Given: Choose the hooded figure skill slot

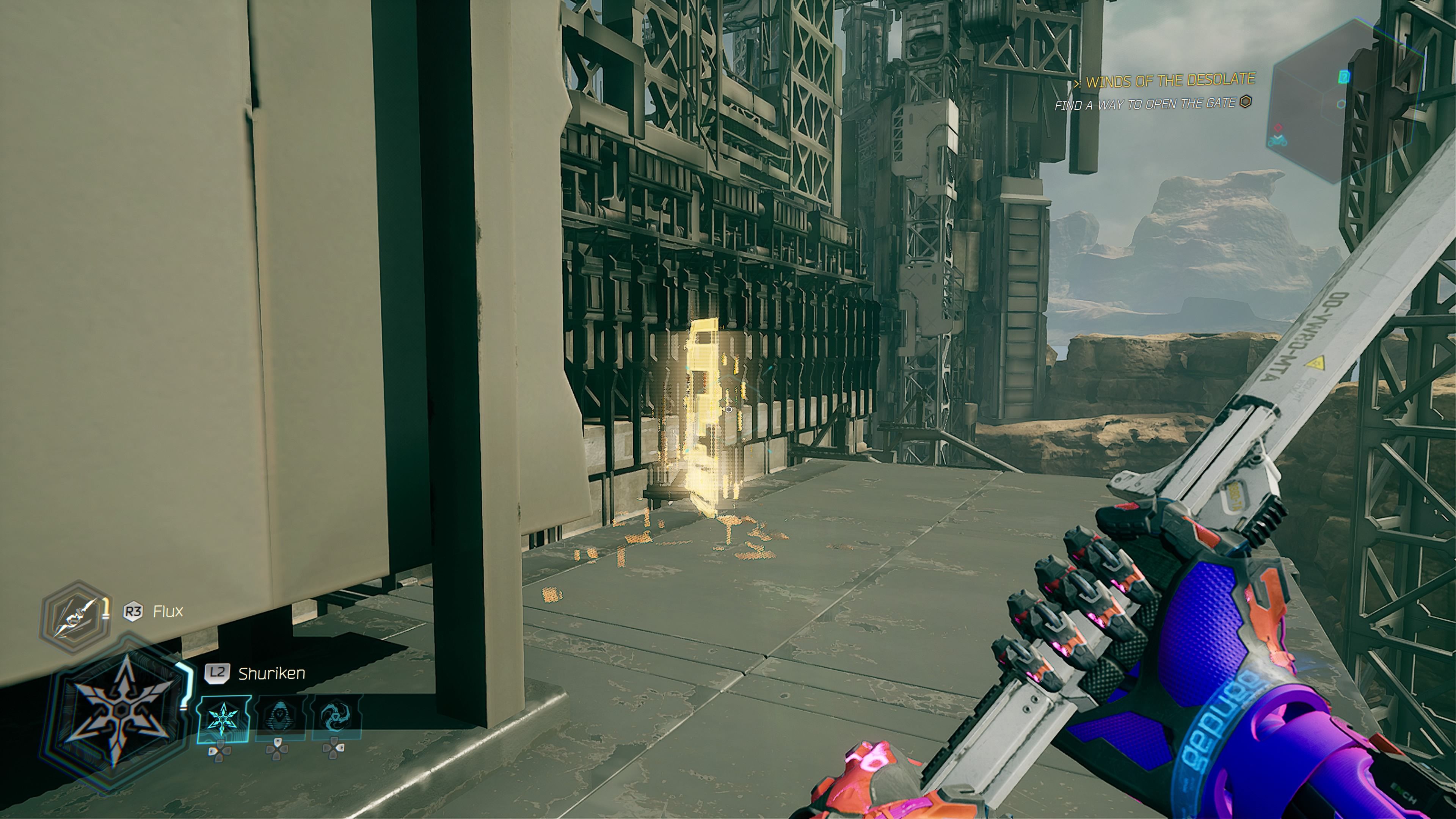Looking at the screenshot, I should tap(280, 719).
